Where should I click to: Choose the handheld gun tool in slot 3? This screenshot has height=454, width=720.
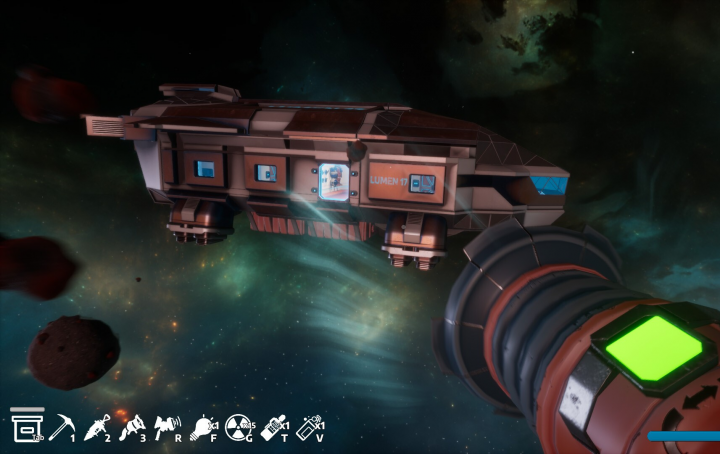point(131,428)
